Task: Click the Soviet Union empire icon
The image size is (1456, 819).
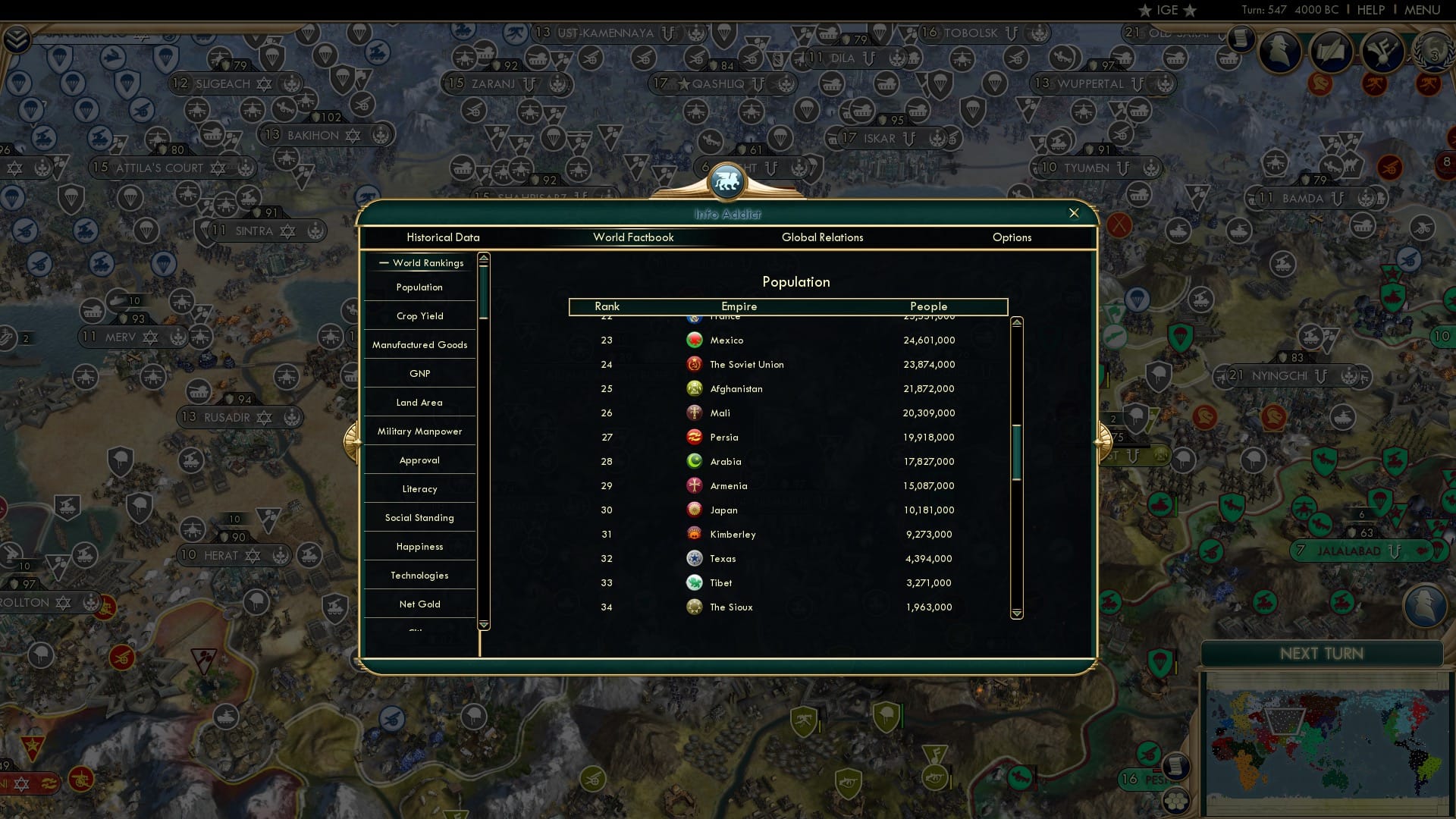Action: point(695,364)
